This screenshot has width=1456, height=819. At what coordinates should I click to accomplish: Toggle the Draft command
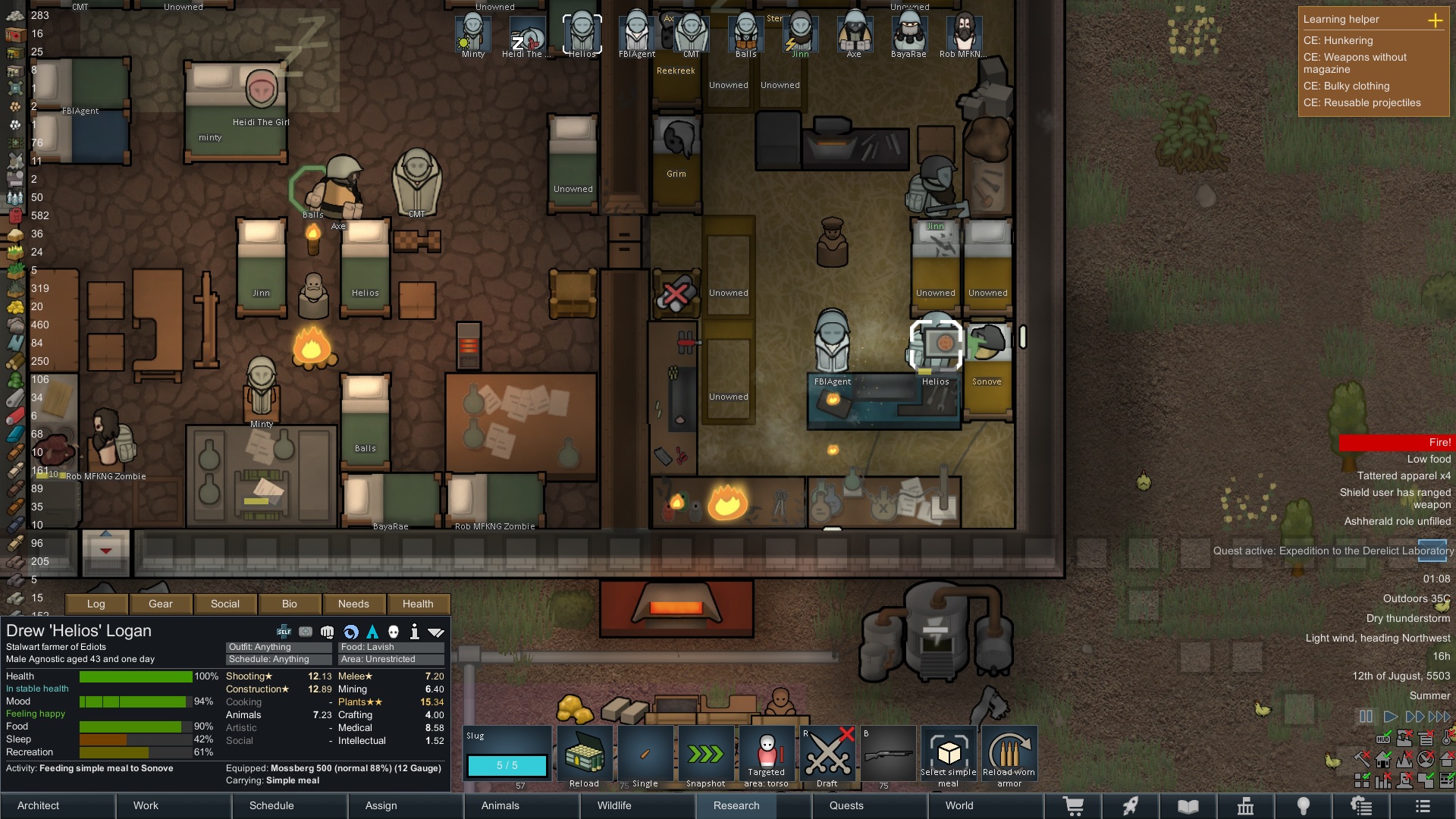point(827,755)
